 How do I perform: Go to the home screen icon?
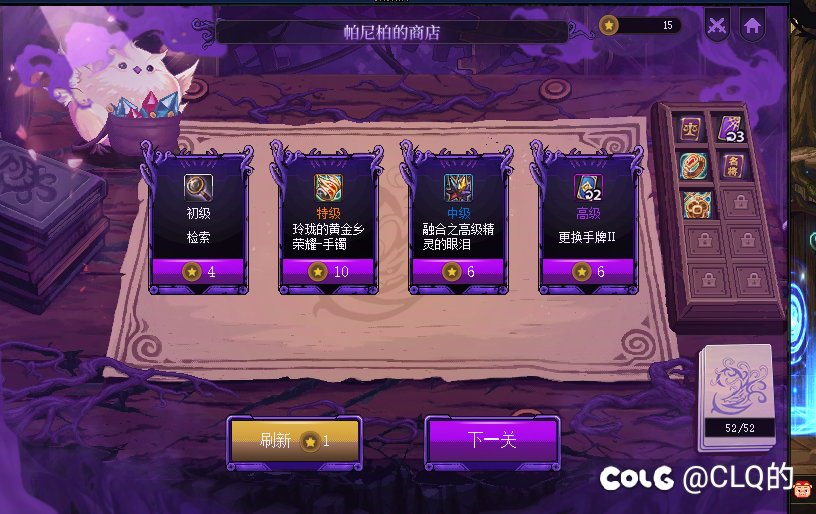752,26
